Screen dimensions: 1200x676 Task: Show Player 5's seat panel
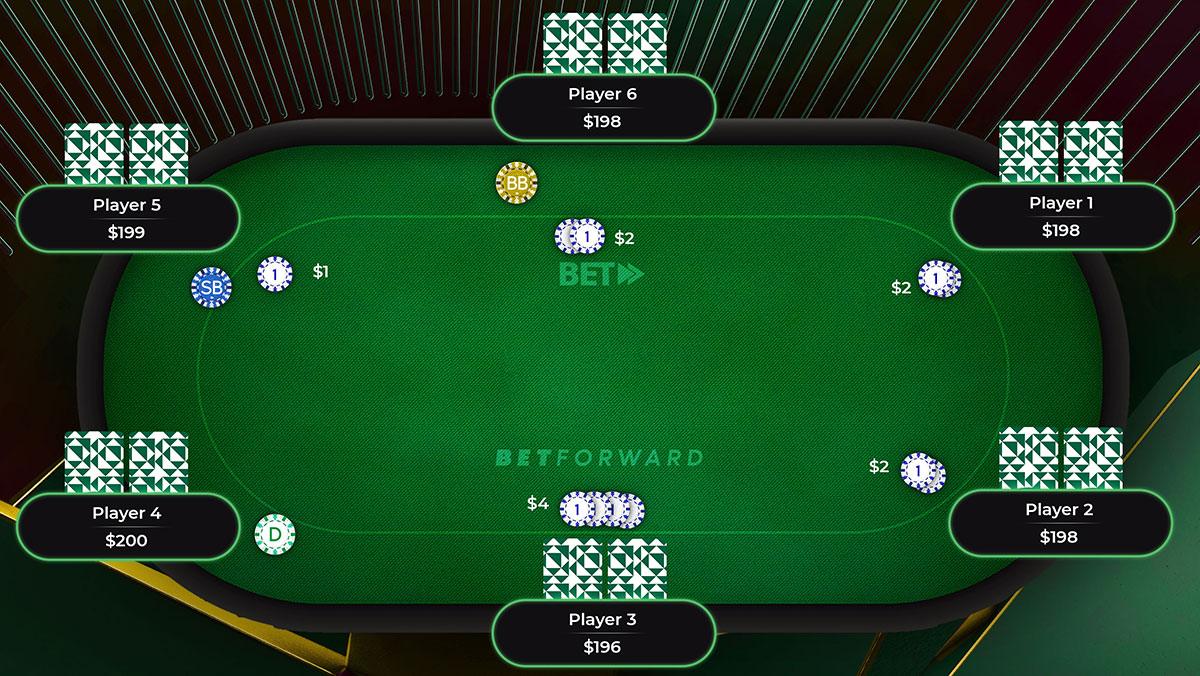click(127, 219)
